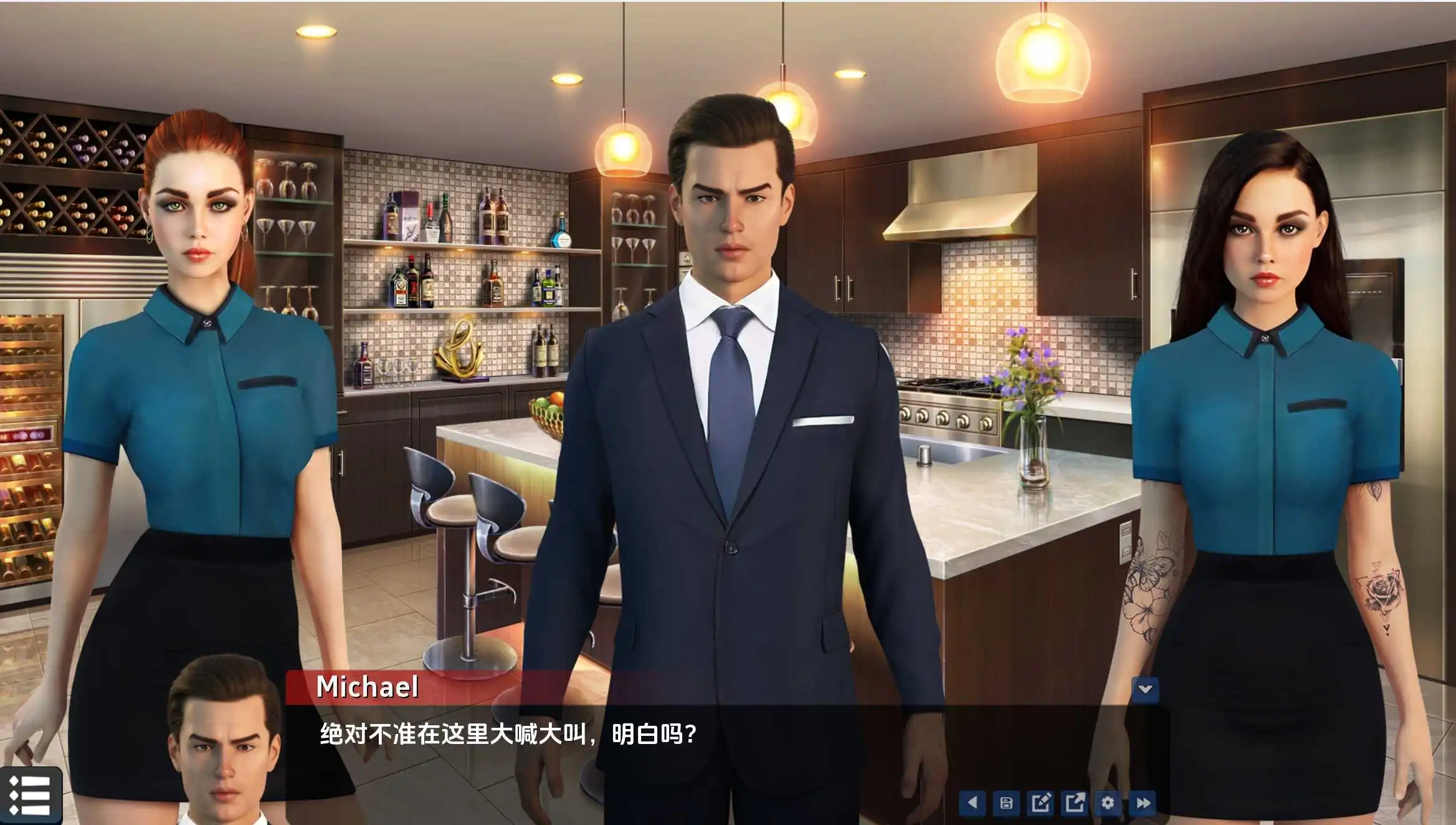This screenshot has width=1456, height=825.
Task: Open the edit pencil icon in the quick menu
Action: pos(1040,803)
